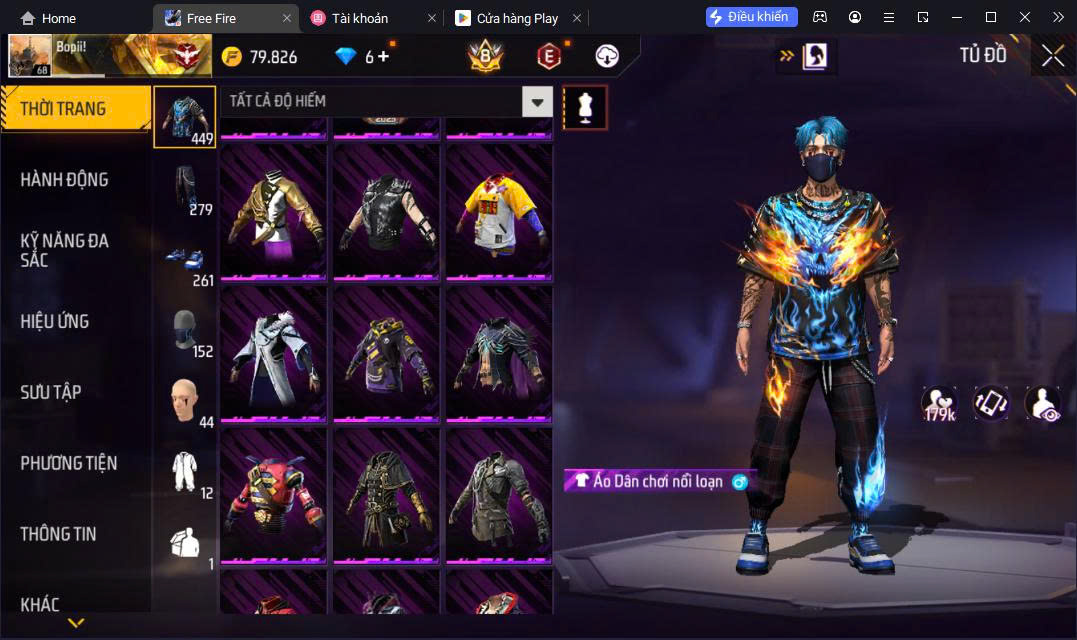
Task: Choose the red armored jacket item
Action: click(273, 495)
